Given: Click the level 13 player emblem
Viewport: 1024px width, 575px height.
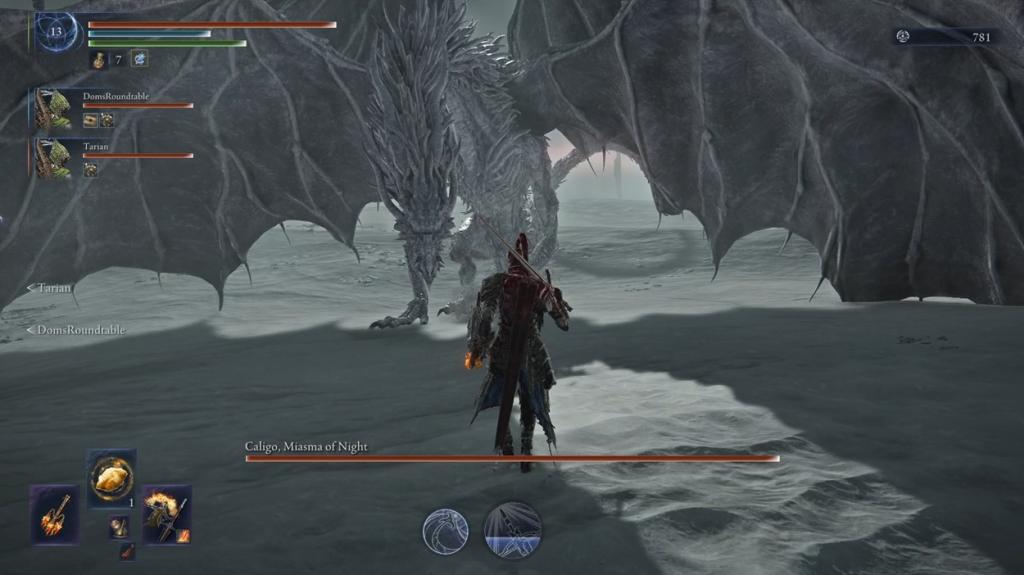Looking at the screenshot, I should click(x=55, y=31).
